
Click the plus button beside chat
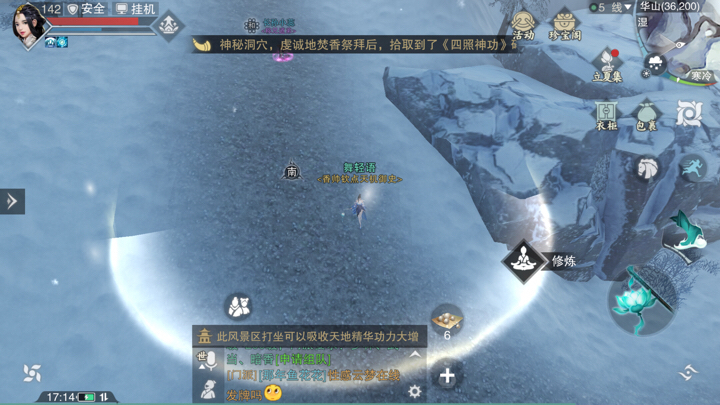click(x=447, y=376)
